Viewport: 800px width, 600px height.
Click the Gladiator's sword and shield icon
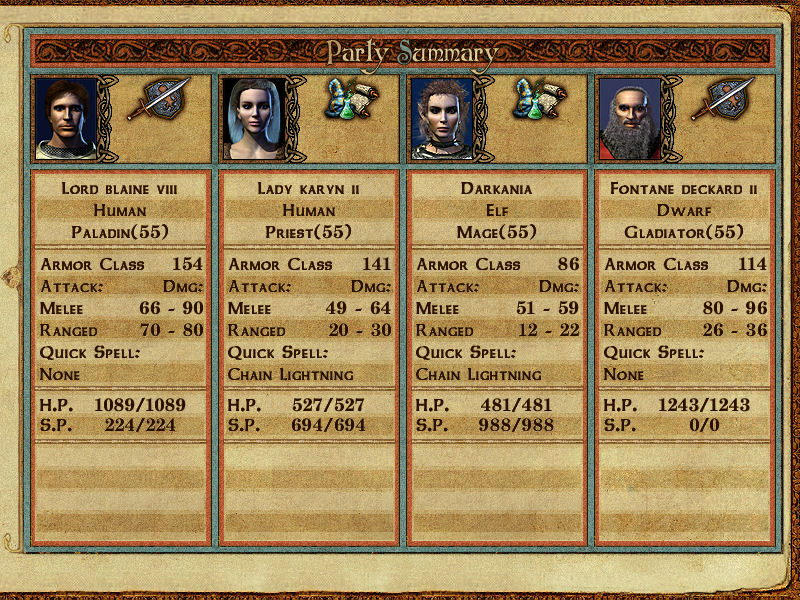[722, 100]
